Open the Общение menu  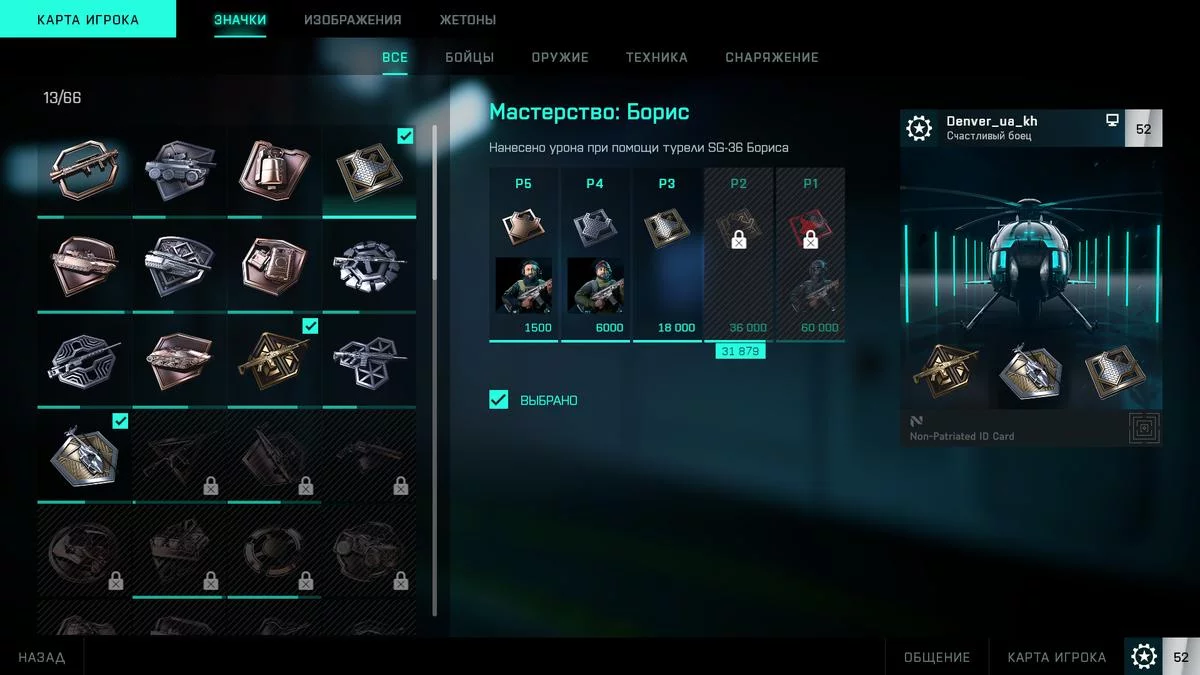pyautogui.click(x=937, y=657)
